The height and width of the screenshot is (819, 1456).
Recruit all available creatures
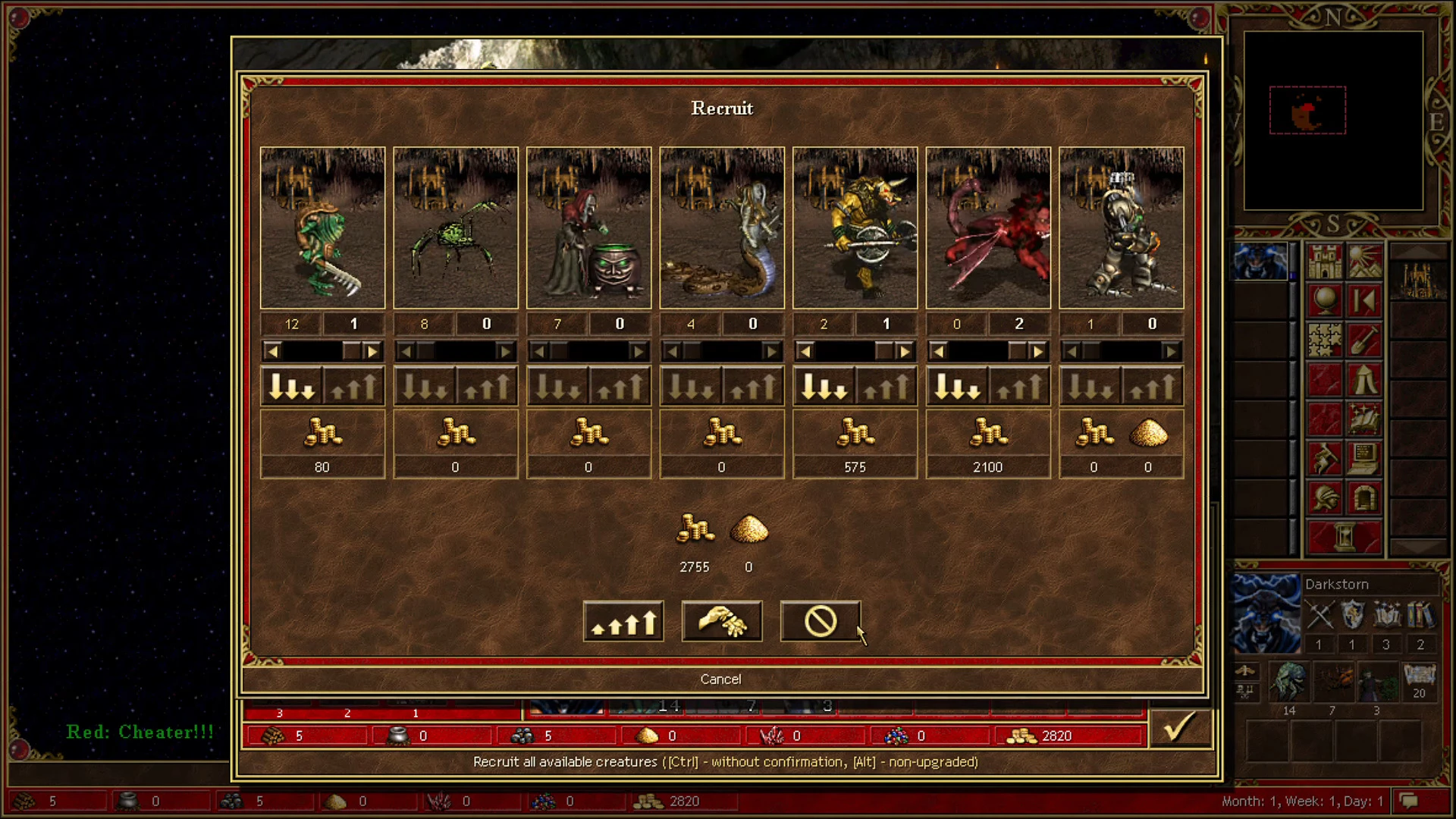point(623,620)
